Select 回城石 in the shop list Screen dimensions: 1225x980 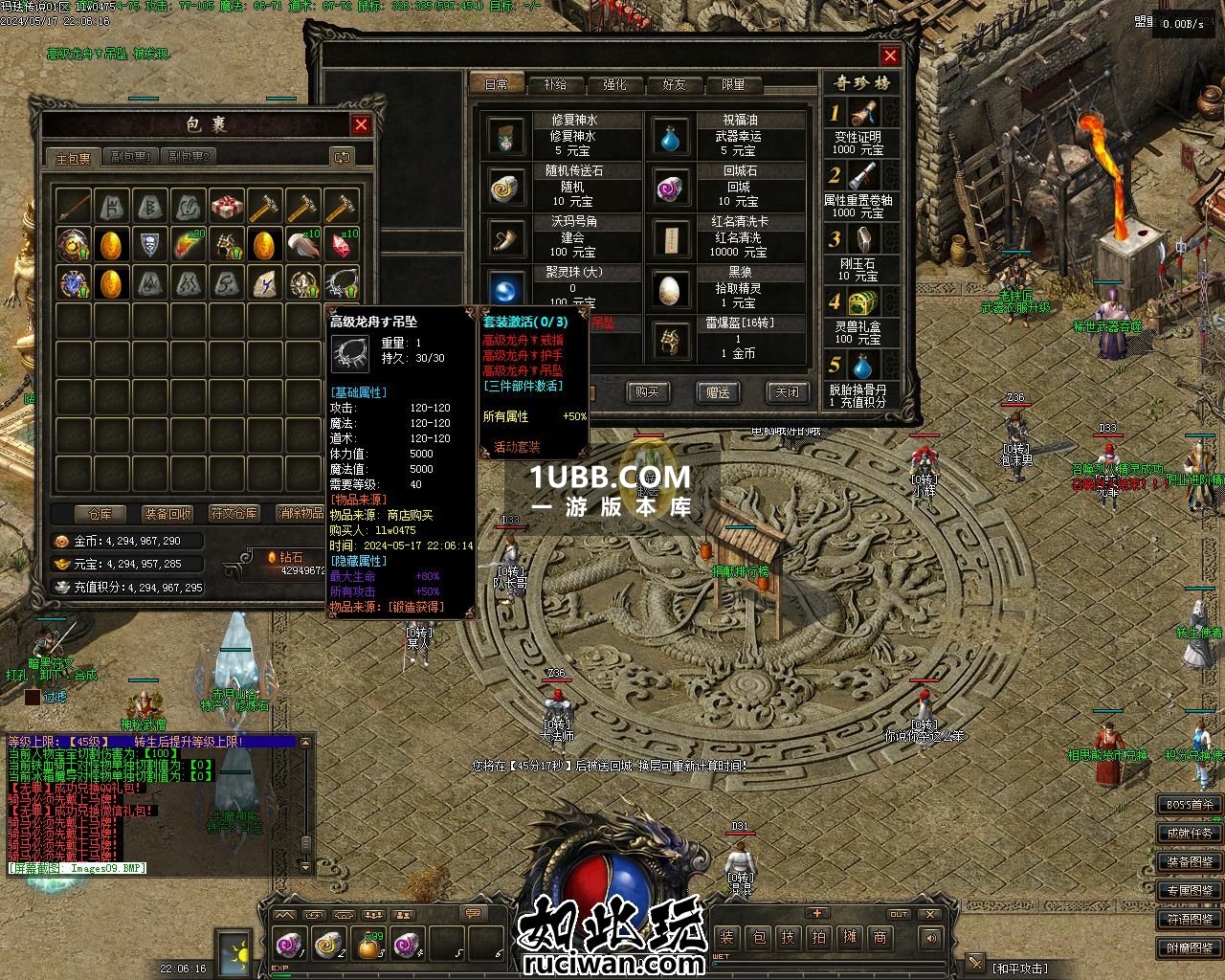[673, 187]
